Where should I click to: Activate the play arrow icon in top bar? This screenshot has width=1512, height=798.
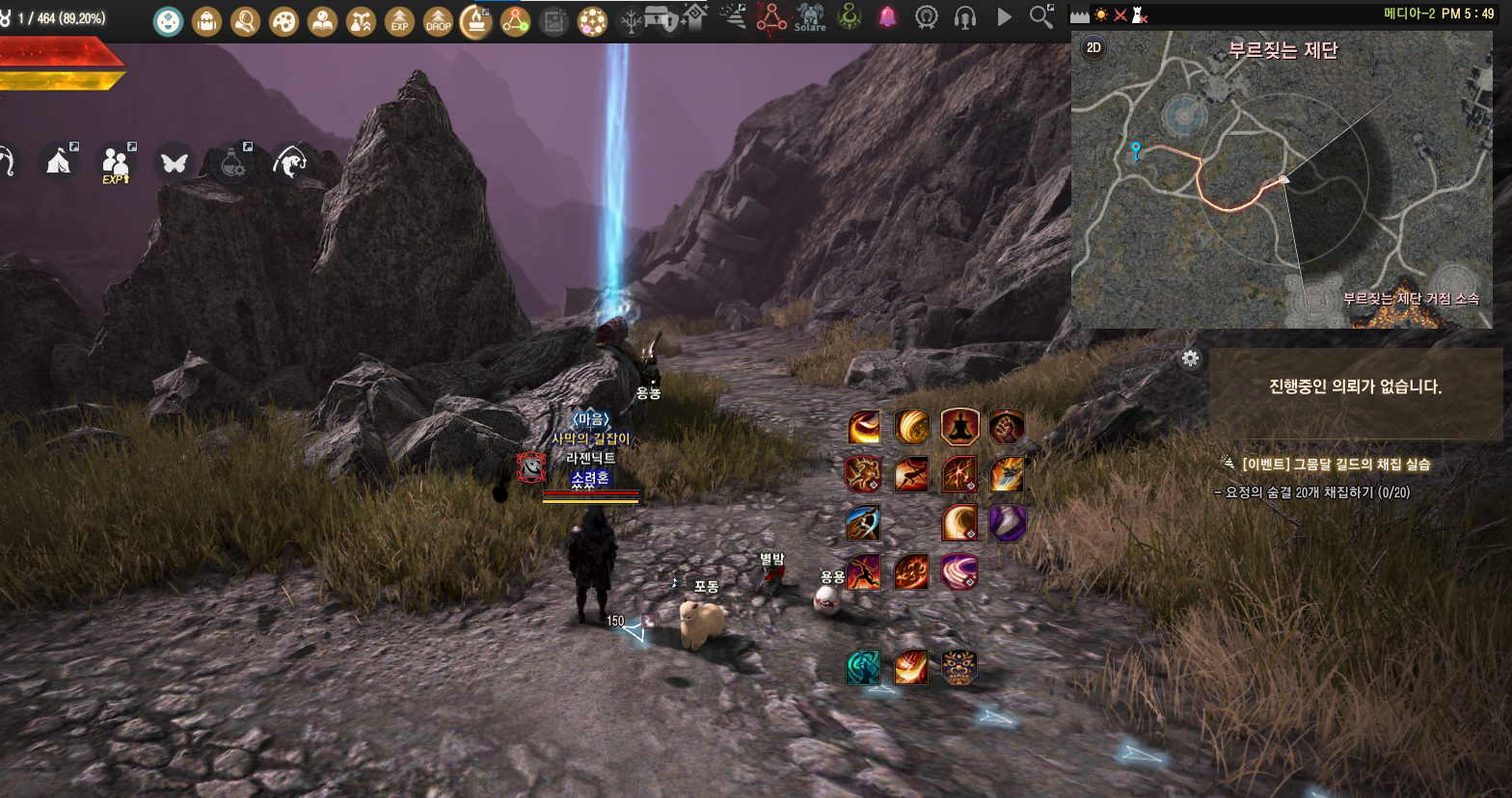pos(1004,17)
